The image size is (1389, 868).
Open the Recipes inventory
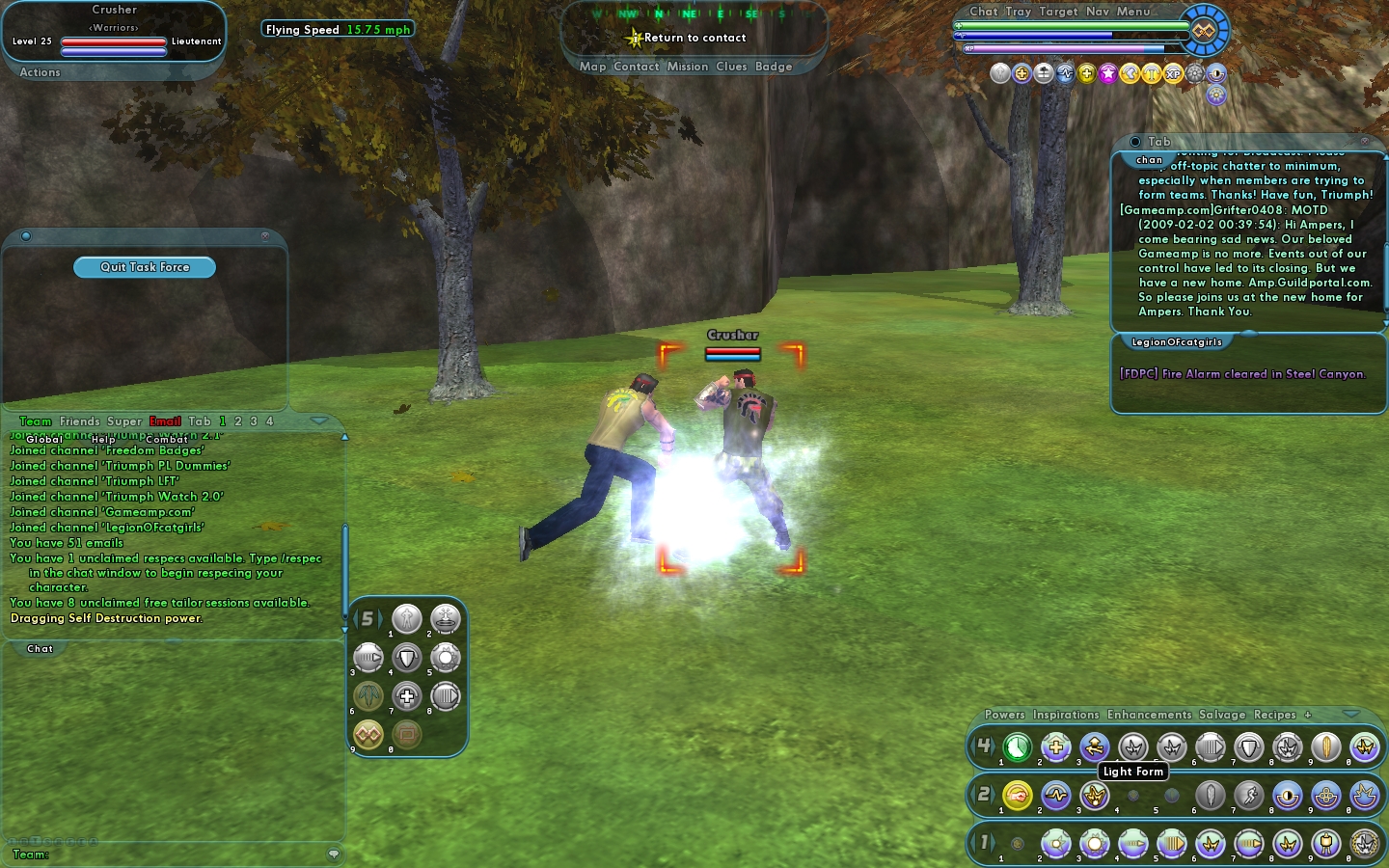coord(1274,715)
